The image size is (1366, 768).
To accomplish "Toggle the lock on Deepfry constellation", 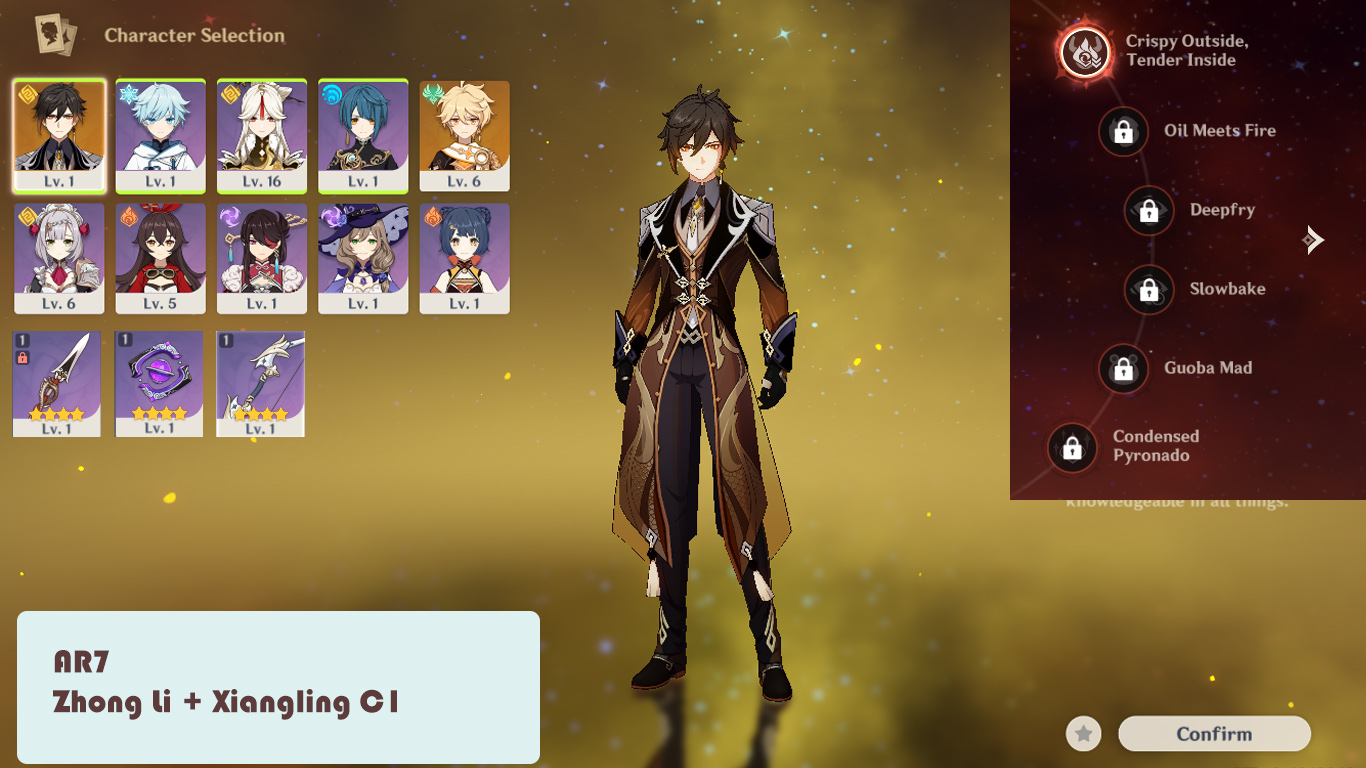I will [1147, 211].
